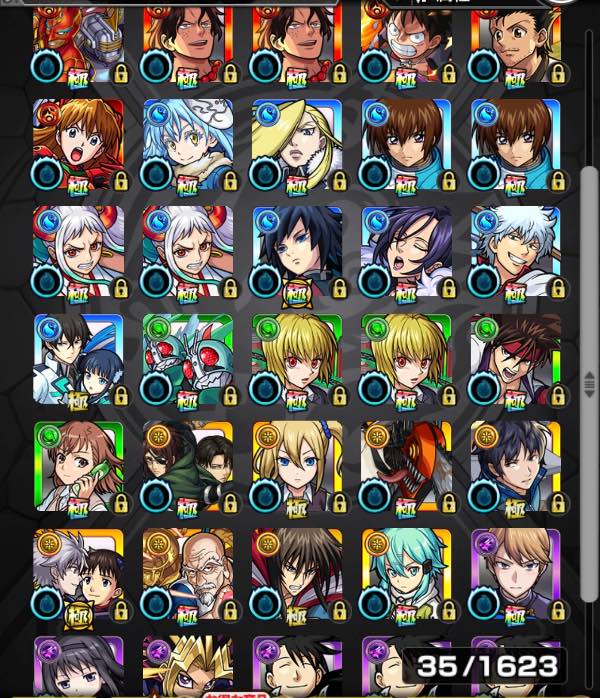Click the character list scrollbar handle
This screenshot has height=698, width=600.
590,380
